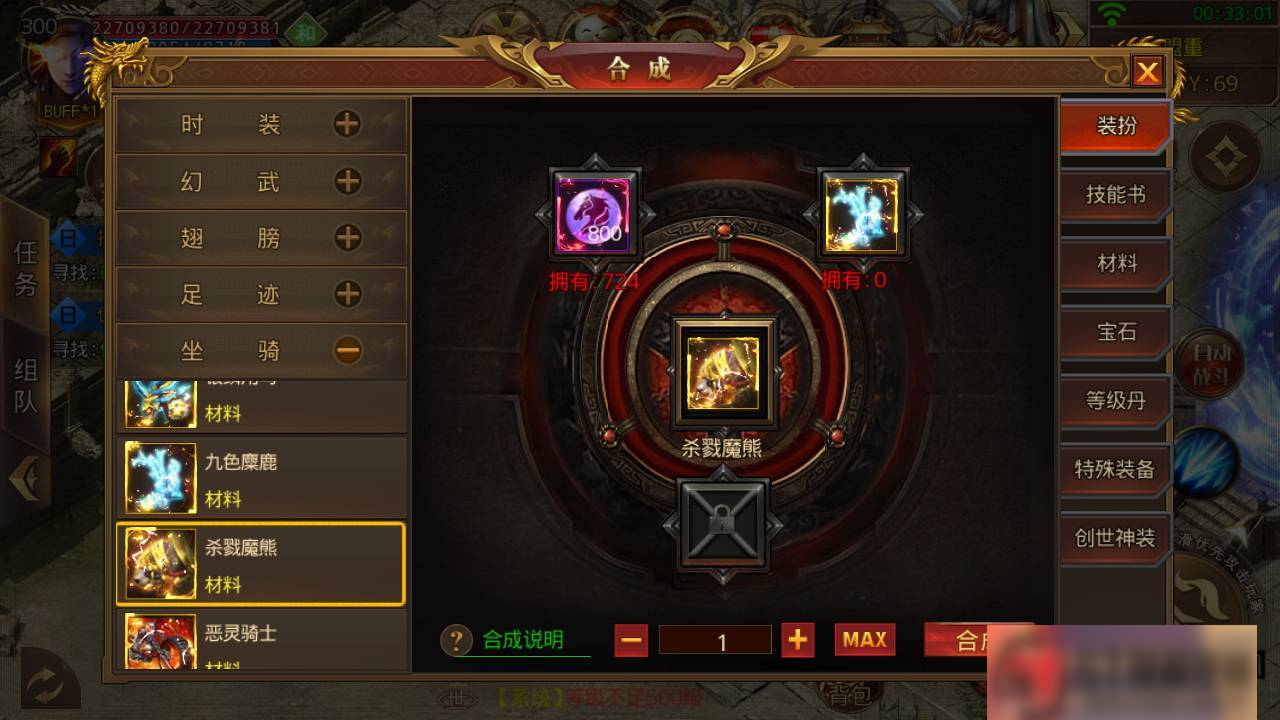Open the 技能书 tab

[1115, 195]
